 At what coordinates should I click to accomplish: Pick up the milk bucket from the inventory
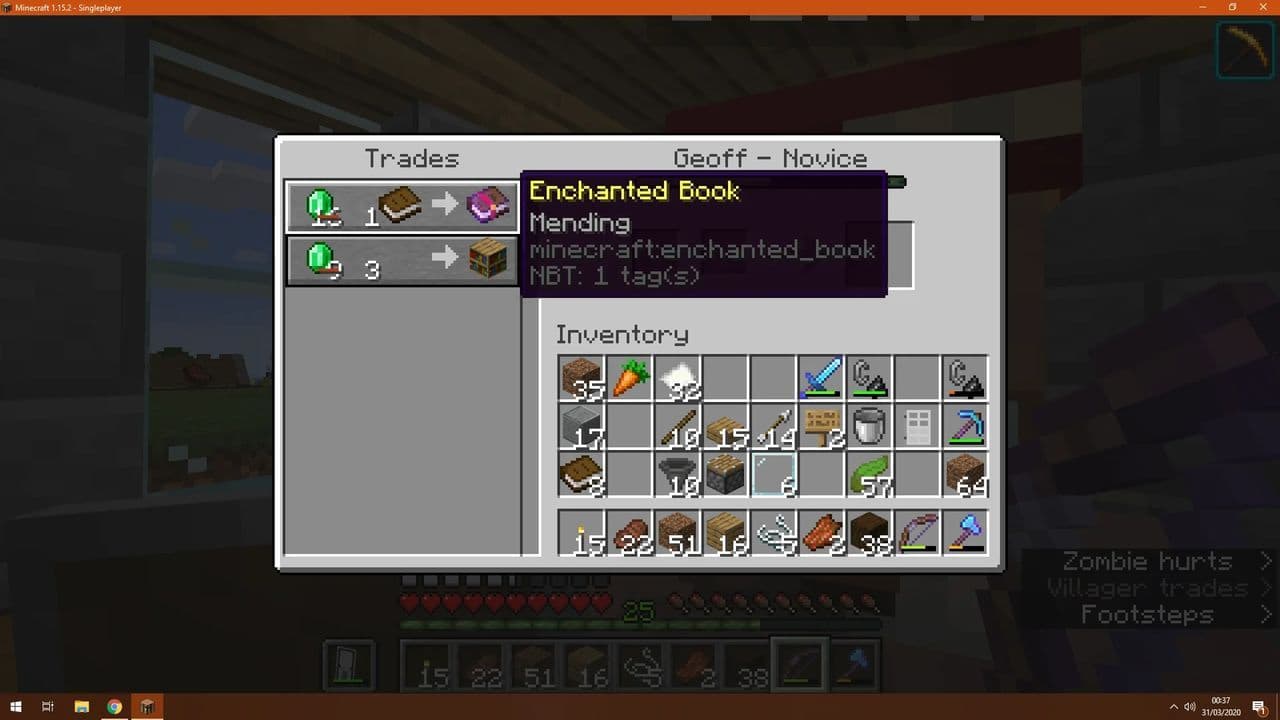pos(869,425)
